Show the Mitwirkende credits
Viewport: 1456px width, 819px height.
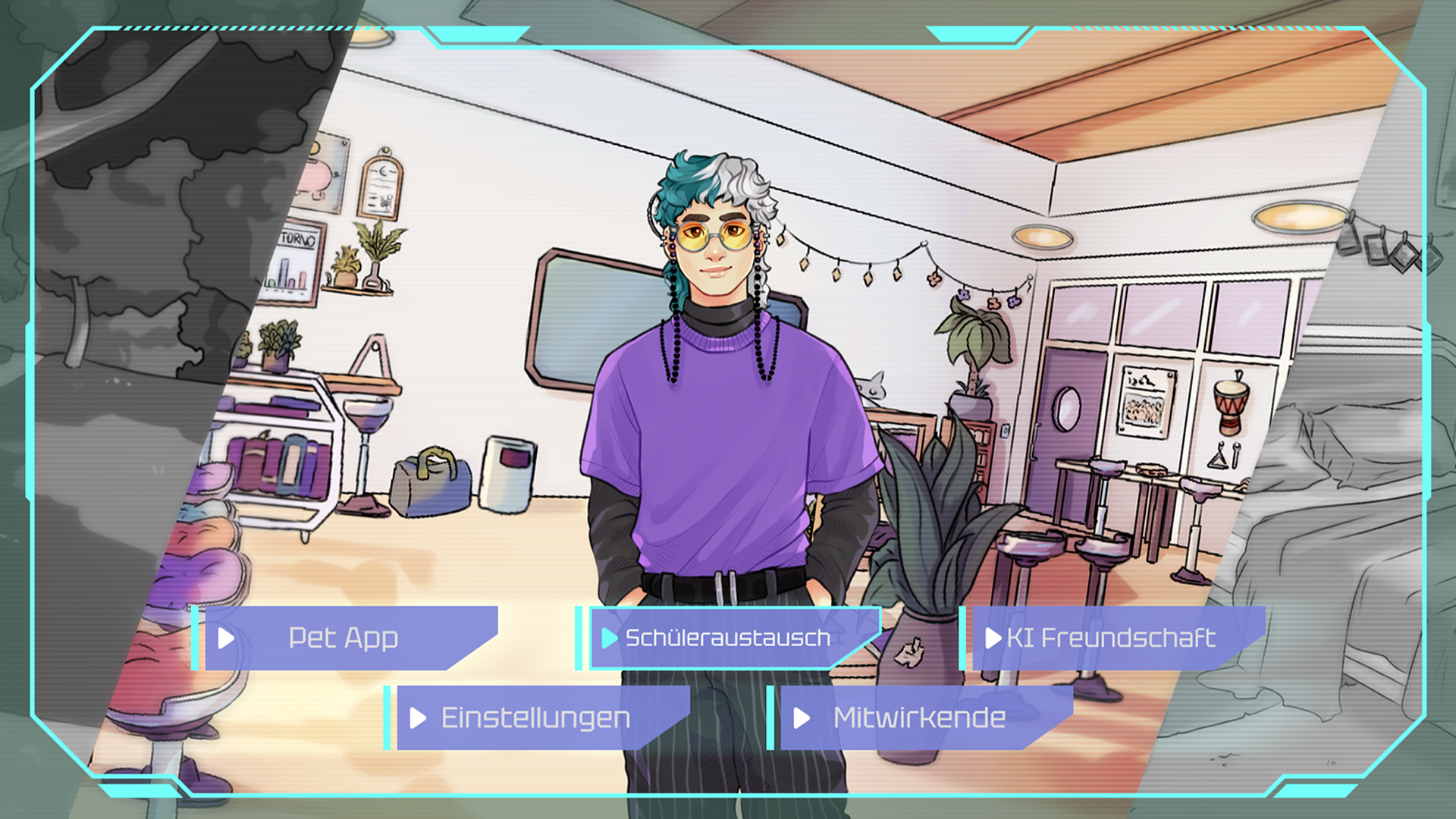click(x=919, y=717)
